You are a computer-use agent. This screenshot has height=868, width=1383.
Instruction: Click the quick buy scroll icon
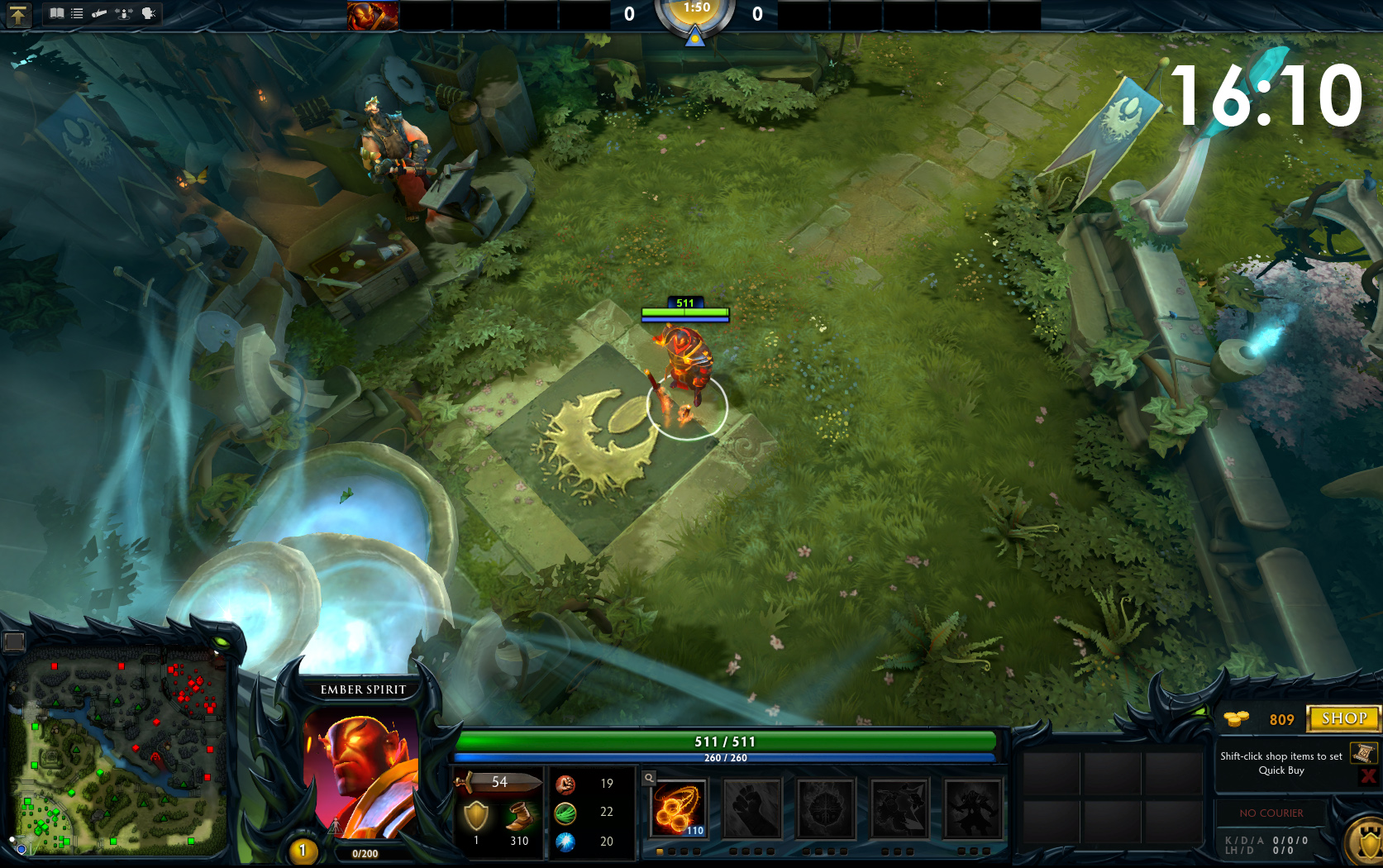click(1363, 753)
